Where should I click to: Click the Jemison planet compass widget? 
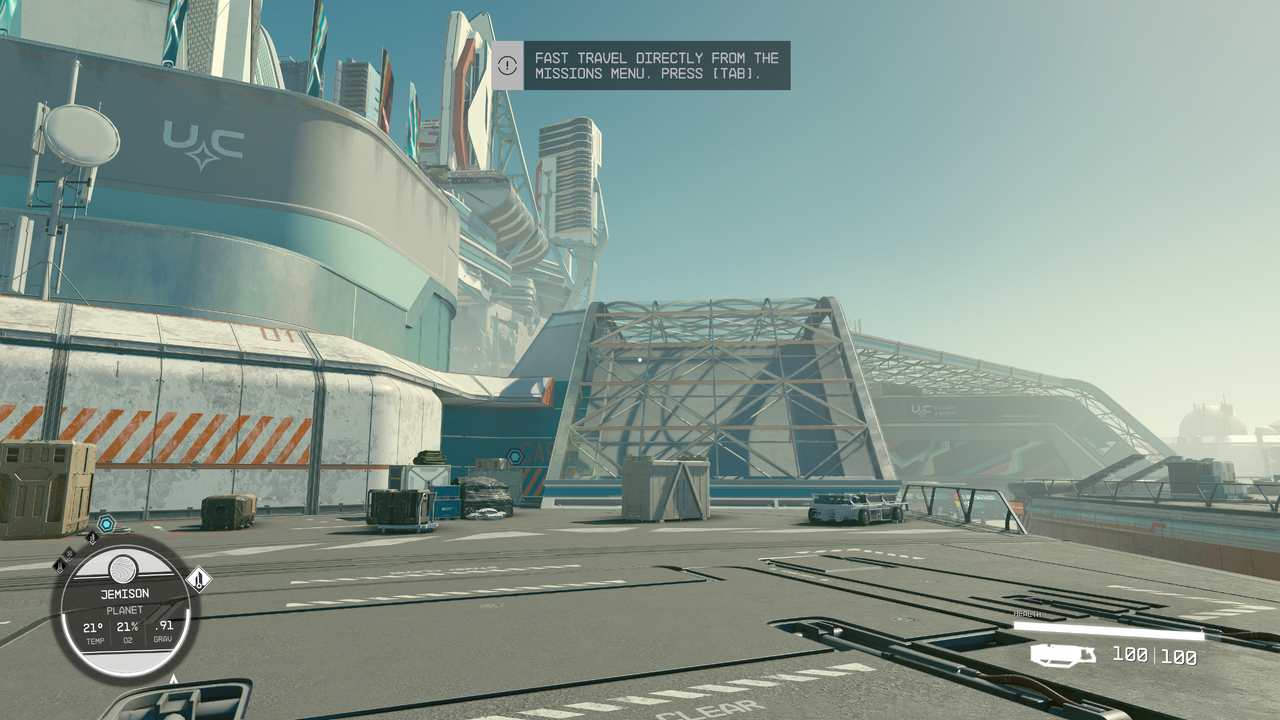pos(124,608)
